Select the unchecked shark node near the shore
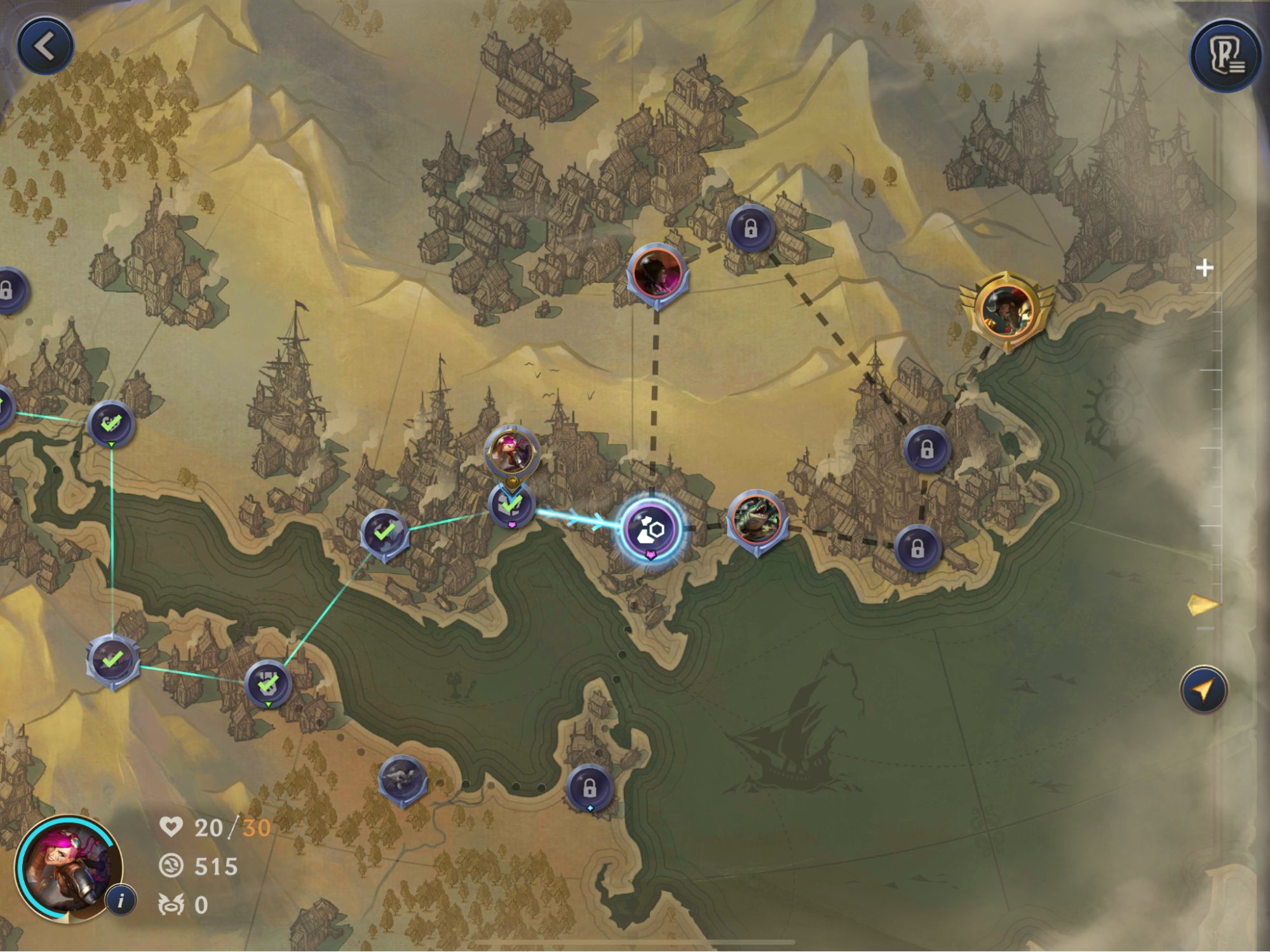The height and width of the screenshot is (952, 1270). click(402, 779)
